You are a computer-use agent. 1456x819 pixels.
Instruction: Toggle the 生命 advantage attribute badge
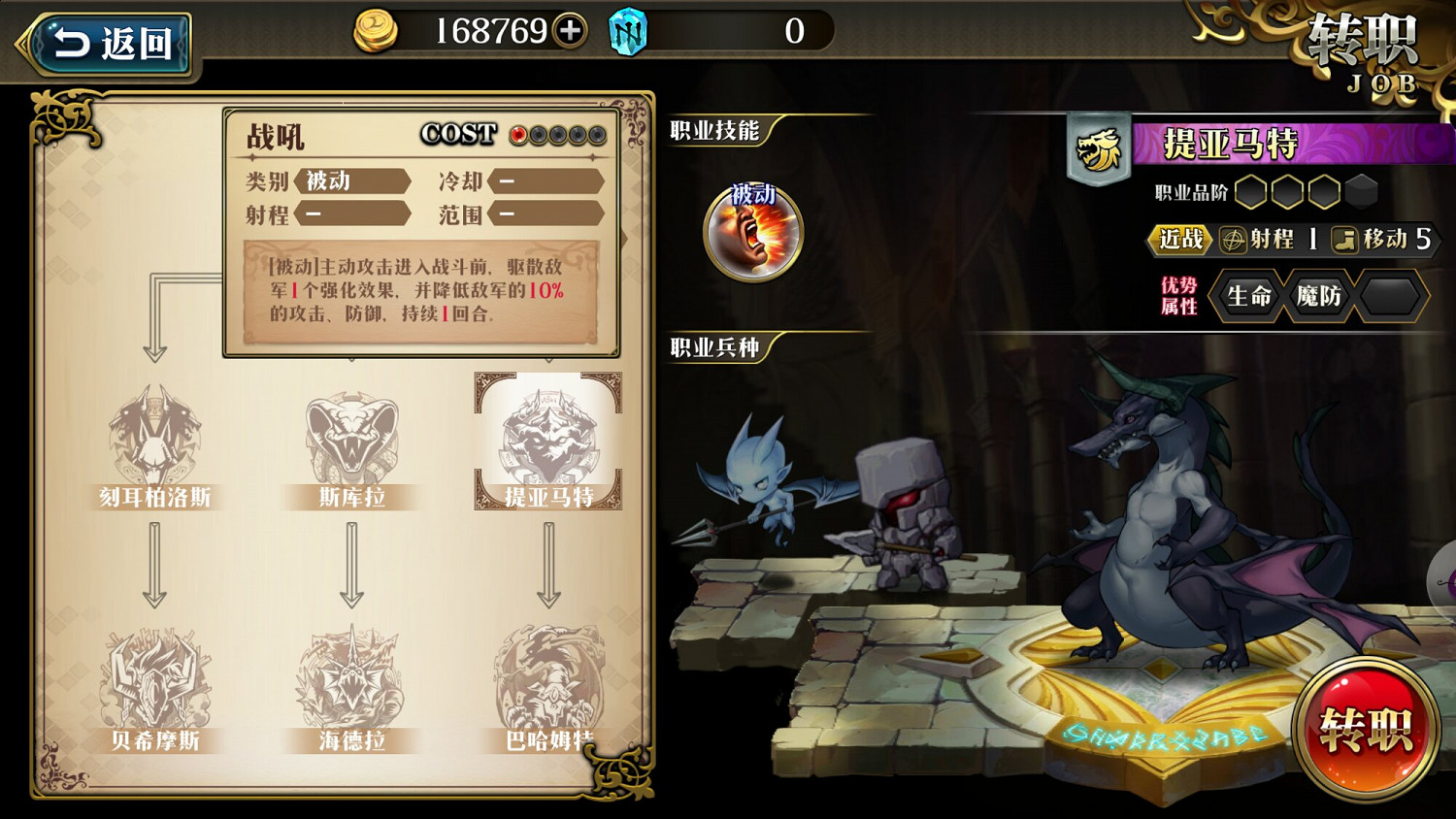[x=1247, y=298]
